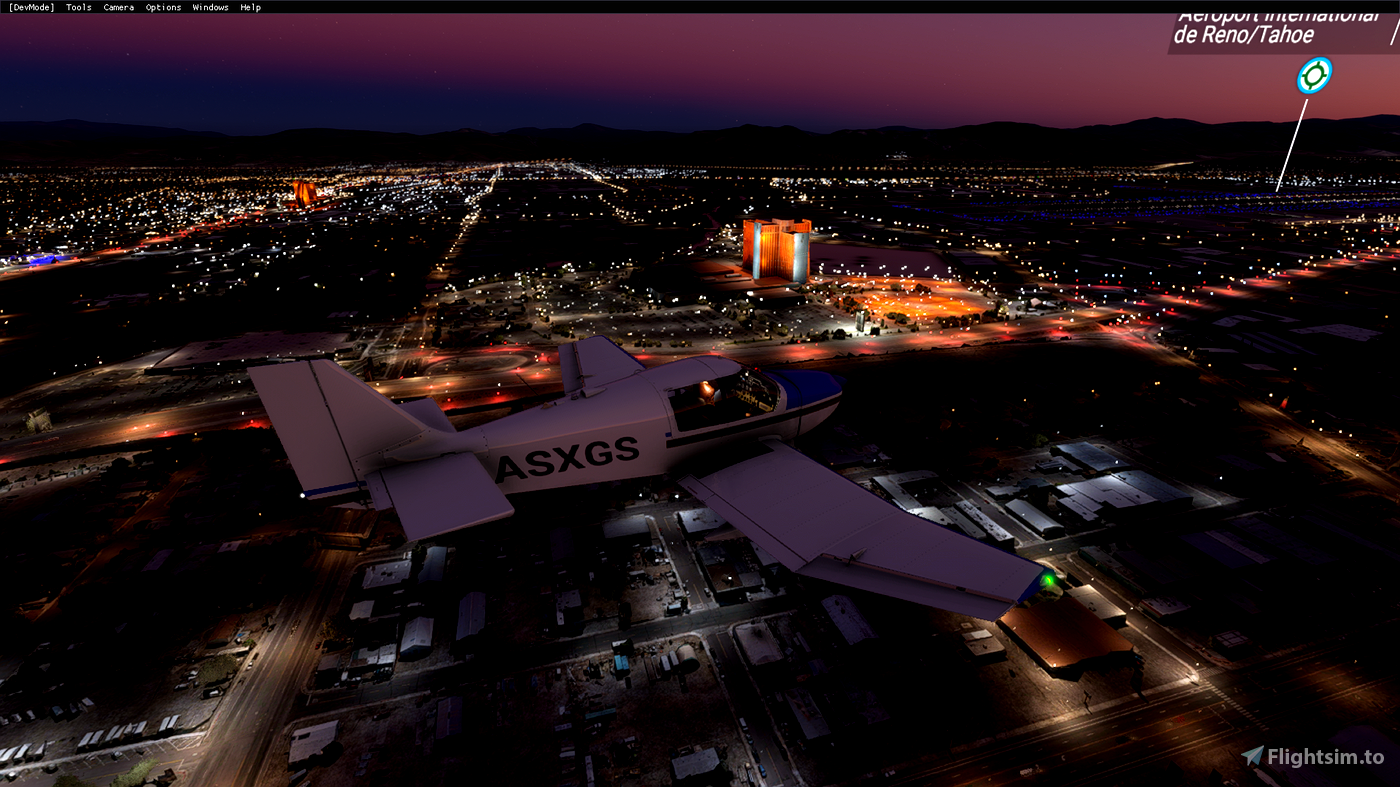Click the glowing cockpit instrument panel
The width and height of the screenshot is (1400, 787).
752,398
